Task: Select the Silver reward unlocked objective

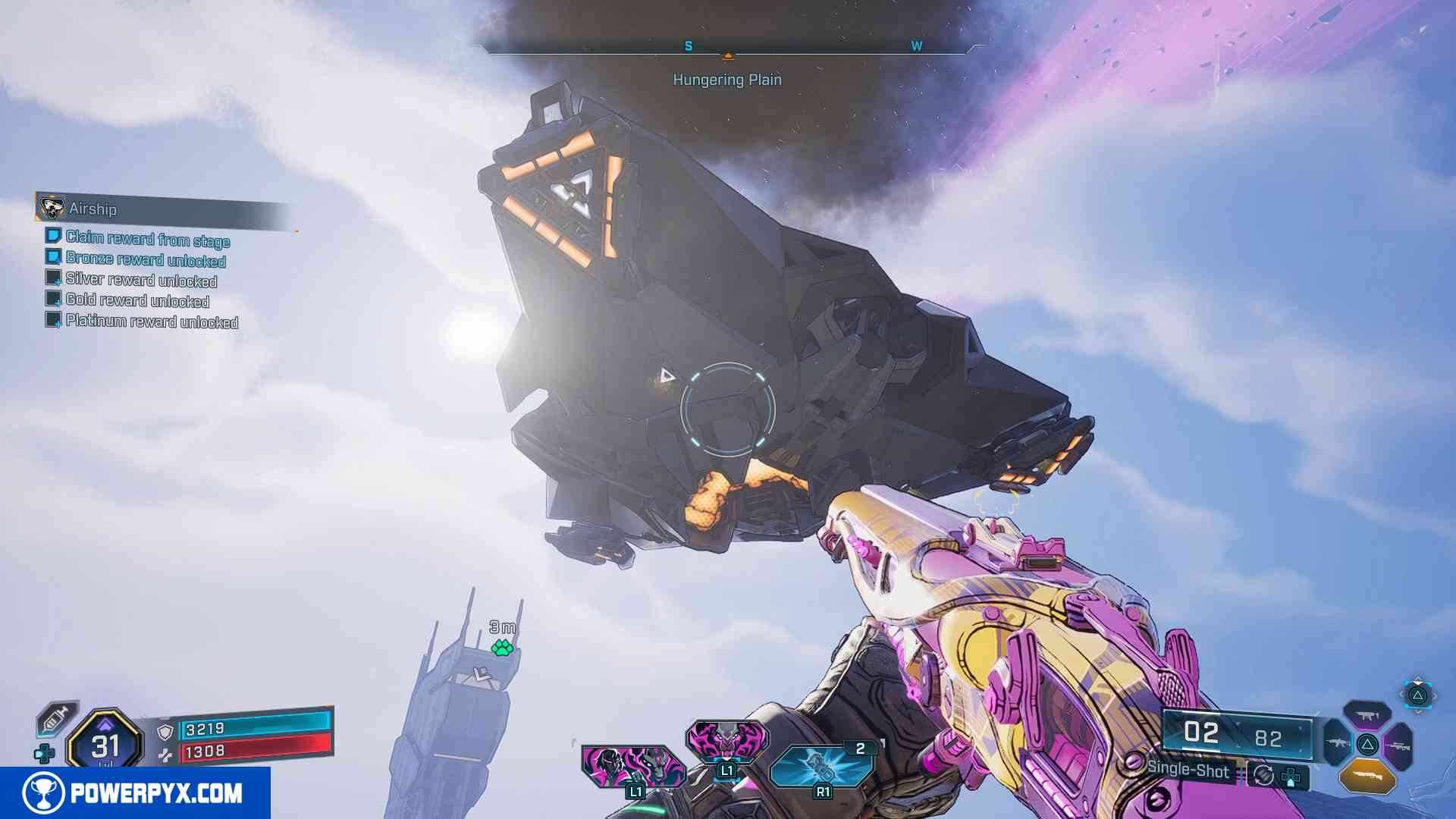Action: tap(141, 280)
